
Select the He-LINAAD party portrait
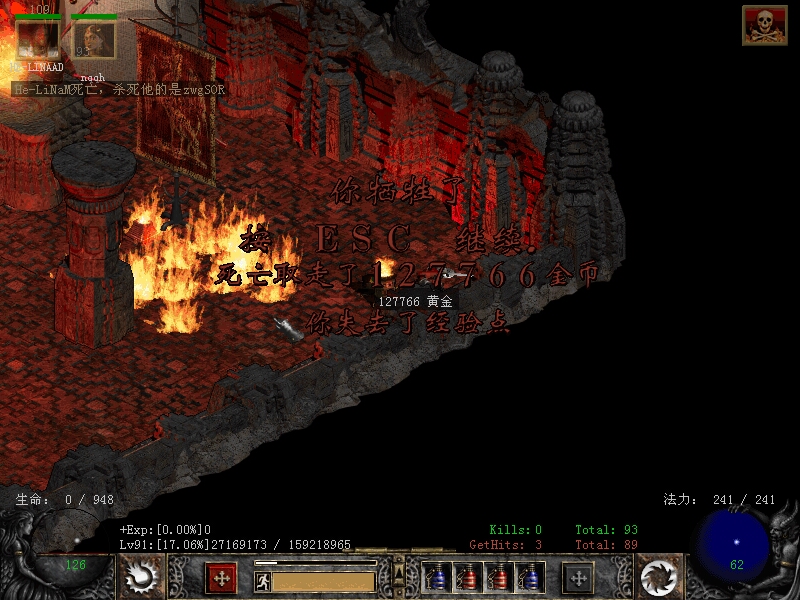[38, 37]
